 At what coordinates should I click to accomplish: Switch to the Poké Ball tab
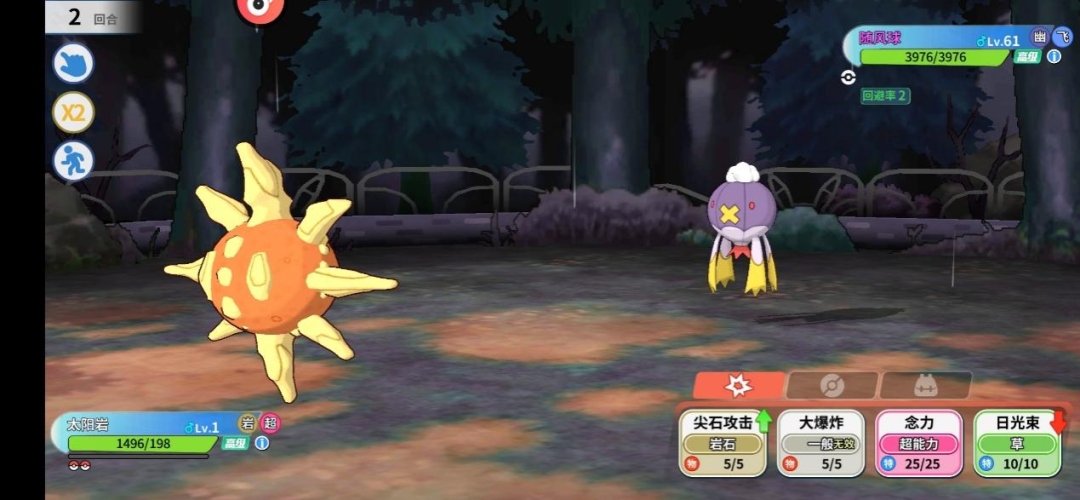[x=831, y=385]
